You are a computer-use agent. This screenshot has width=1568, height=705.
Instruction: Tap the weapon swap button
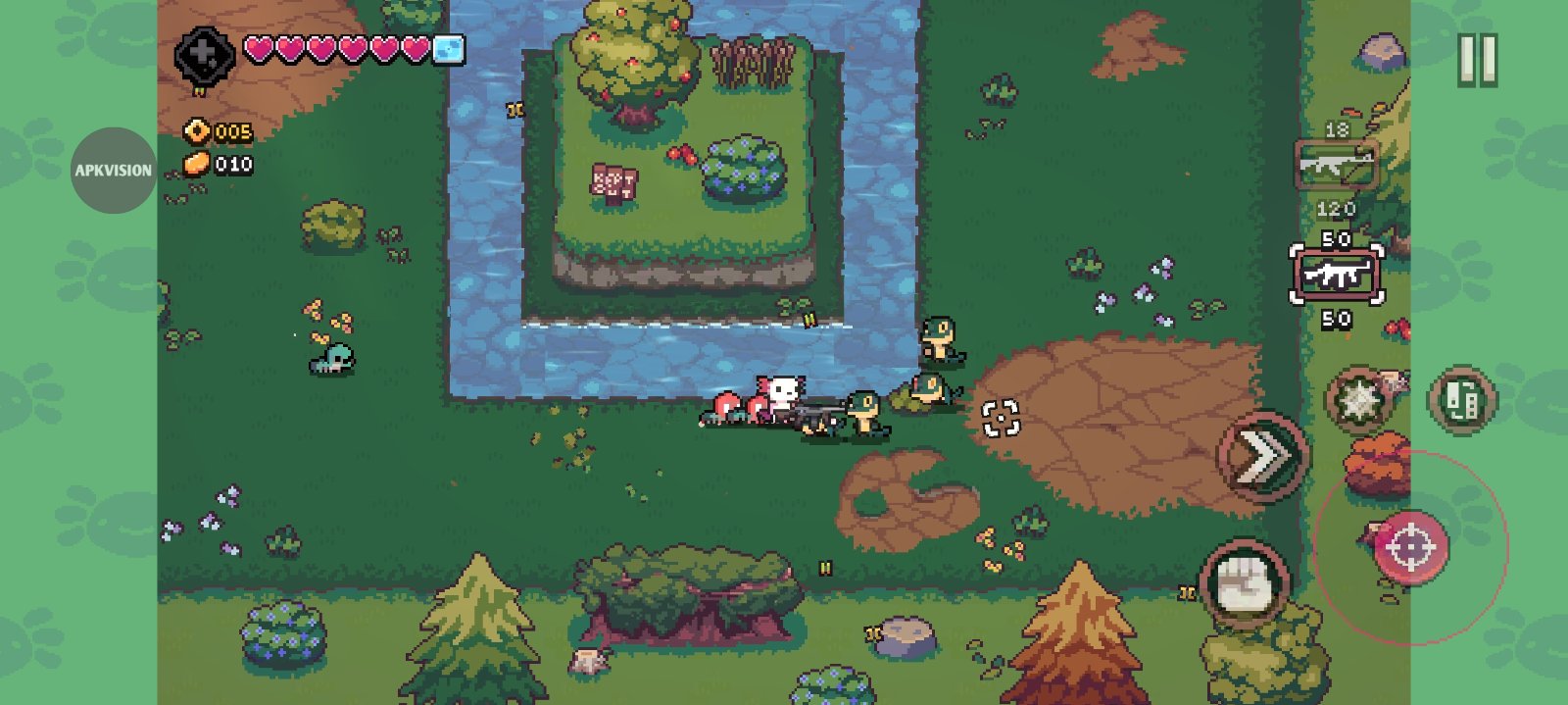(x=1461, y=400)
